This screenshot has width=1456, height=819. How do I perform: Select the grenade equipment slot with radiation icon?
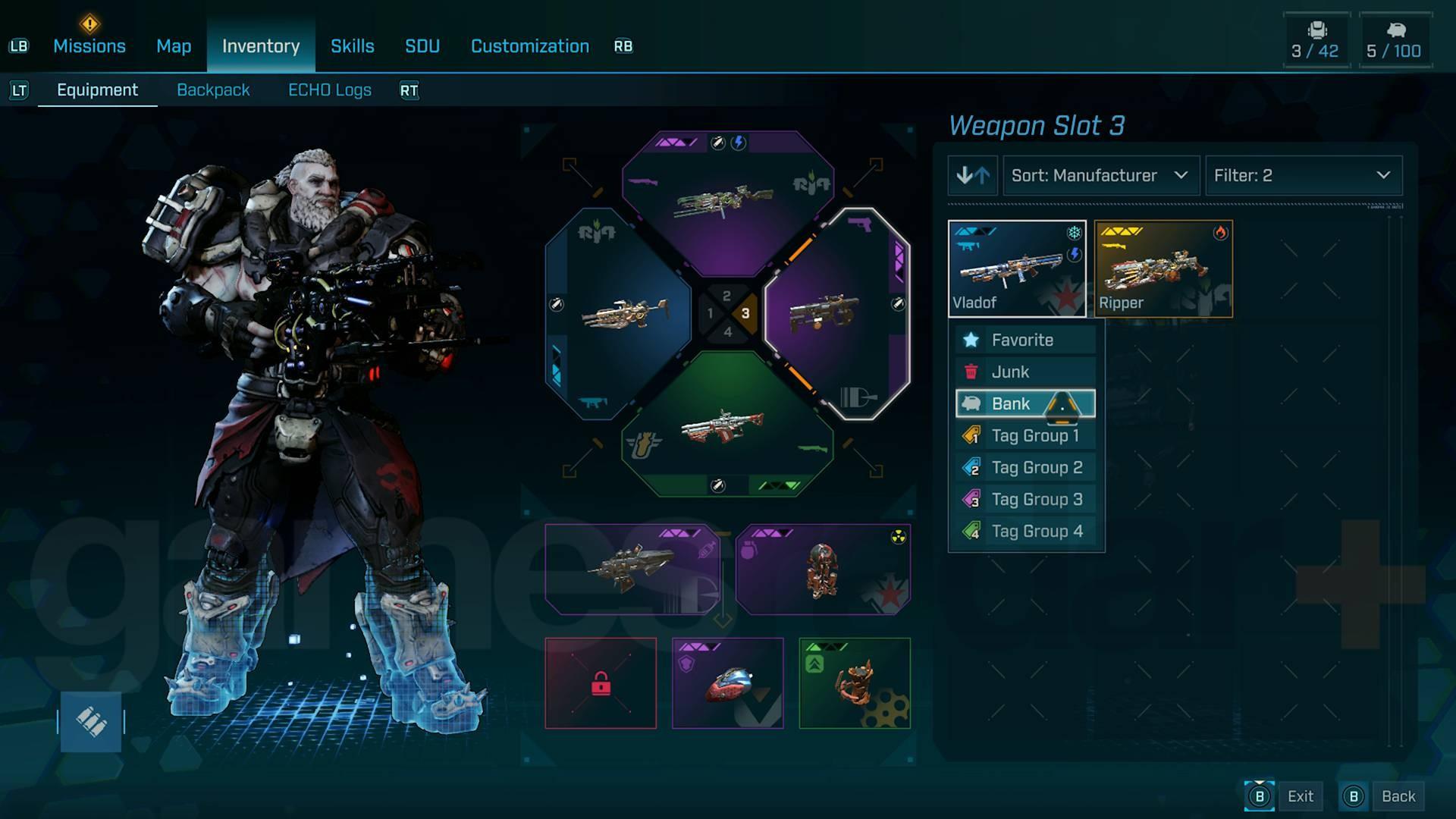823,570
